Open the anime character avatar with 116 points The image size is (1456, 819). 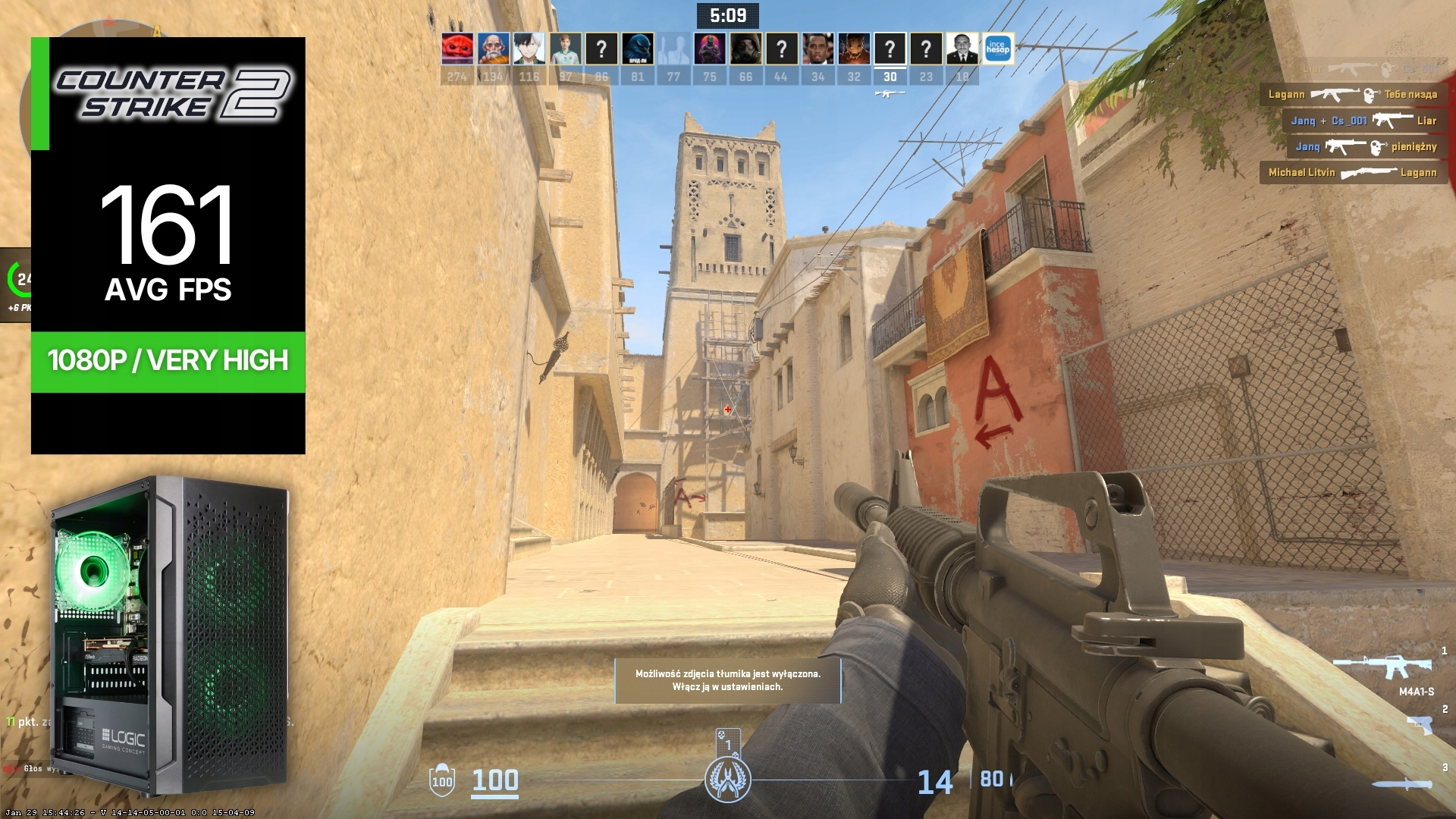529,49
